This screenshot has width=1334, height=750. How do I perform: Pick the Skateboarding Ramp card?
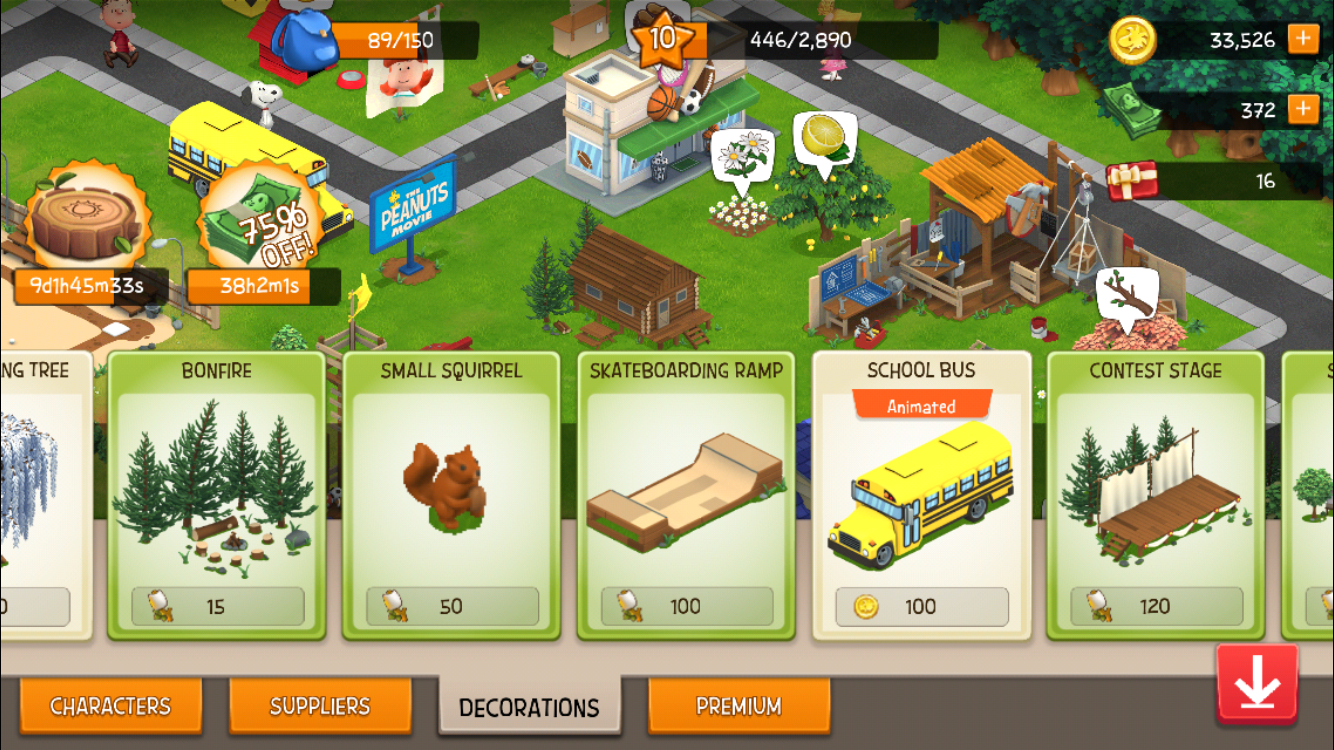click(686, 495)
